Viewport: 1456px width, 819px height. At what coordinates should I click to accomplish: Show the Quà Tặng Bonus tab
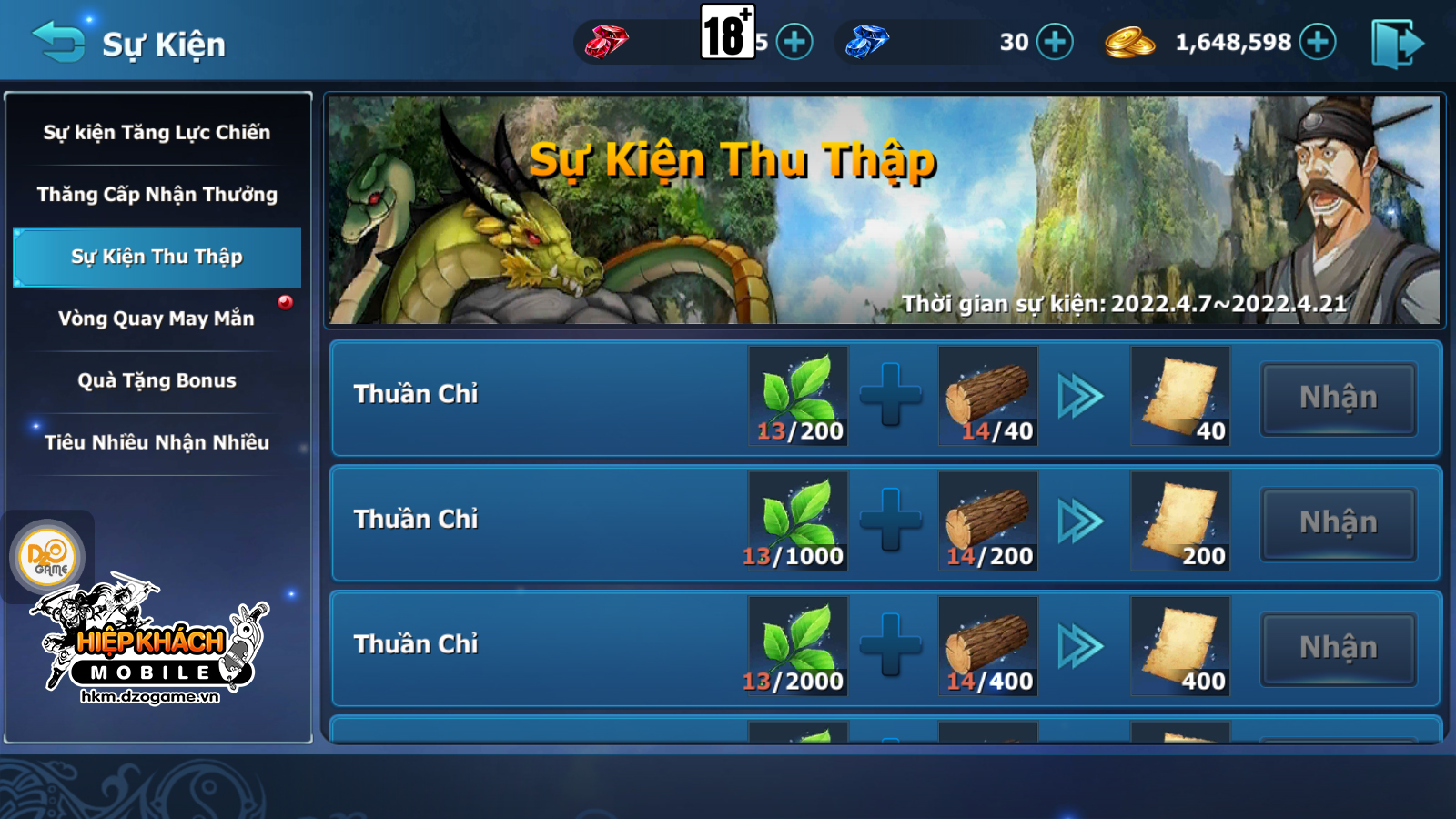pyautogui.click(x=157, y=380)
